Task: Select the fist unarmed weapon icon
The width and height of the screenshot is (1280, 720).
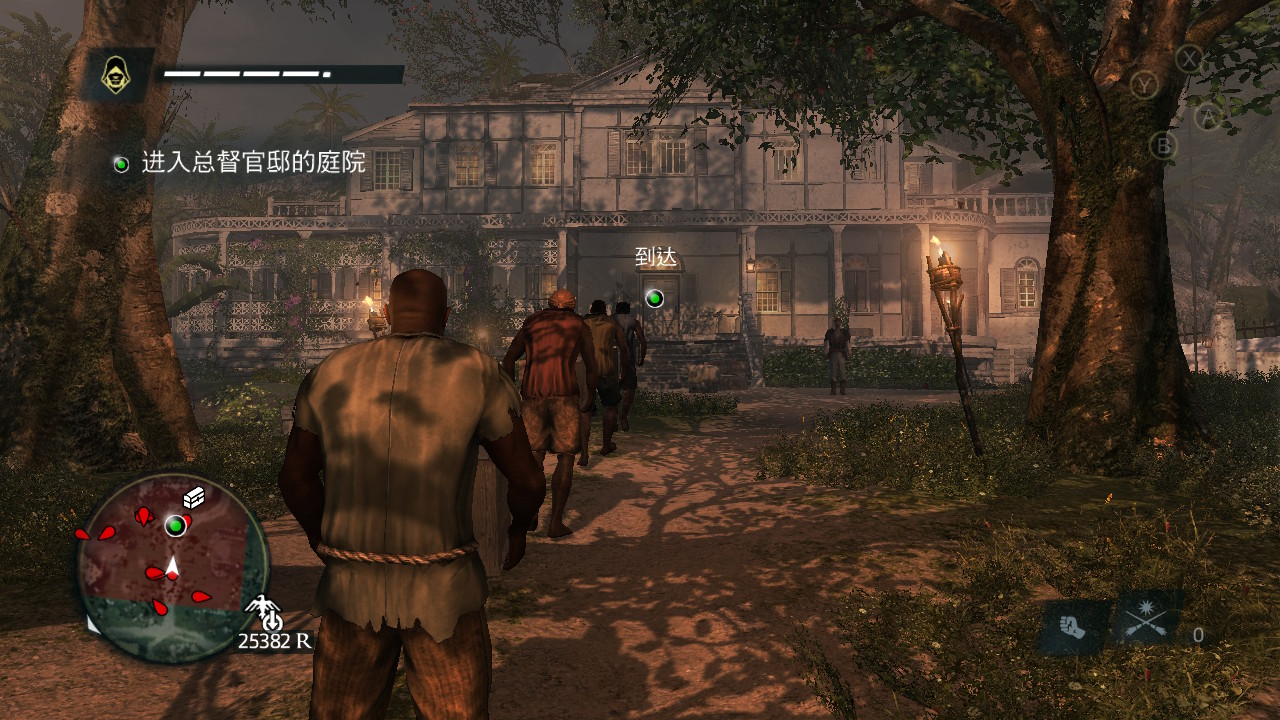Action: tap(1073, 628)
